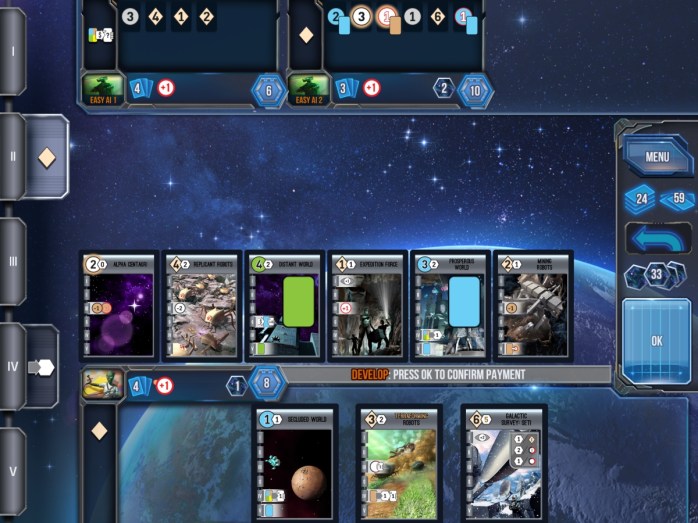Switch to the phase II tab
The height and width of the screenshot is (523, 698).
point(13,156)
